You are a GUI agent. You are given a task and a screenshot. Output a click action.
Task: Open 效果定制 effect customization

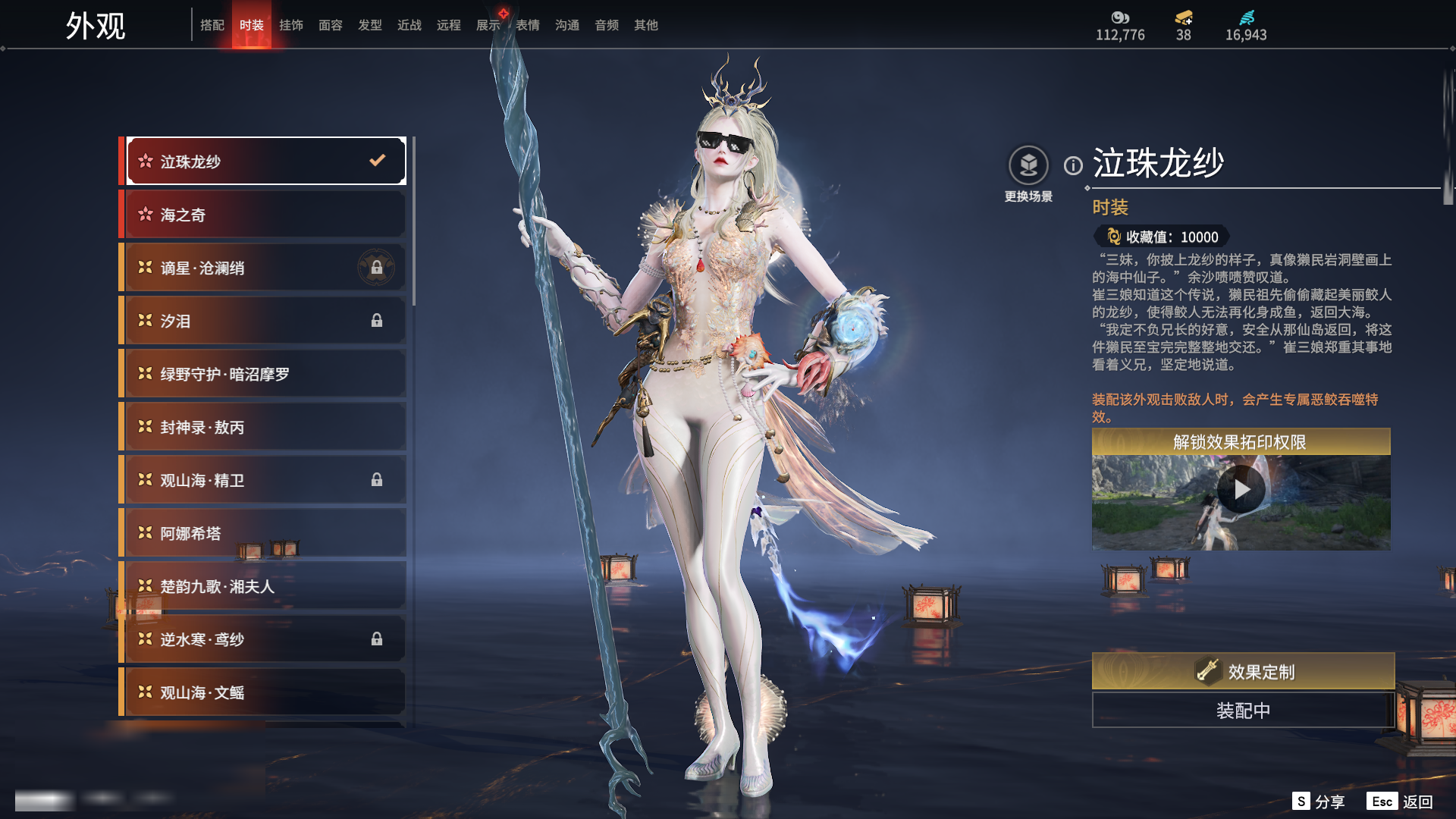point(1243,671)
